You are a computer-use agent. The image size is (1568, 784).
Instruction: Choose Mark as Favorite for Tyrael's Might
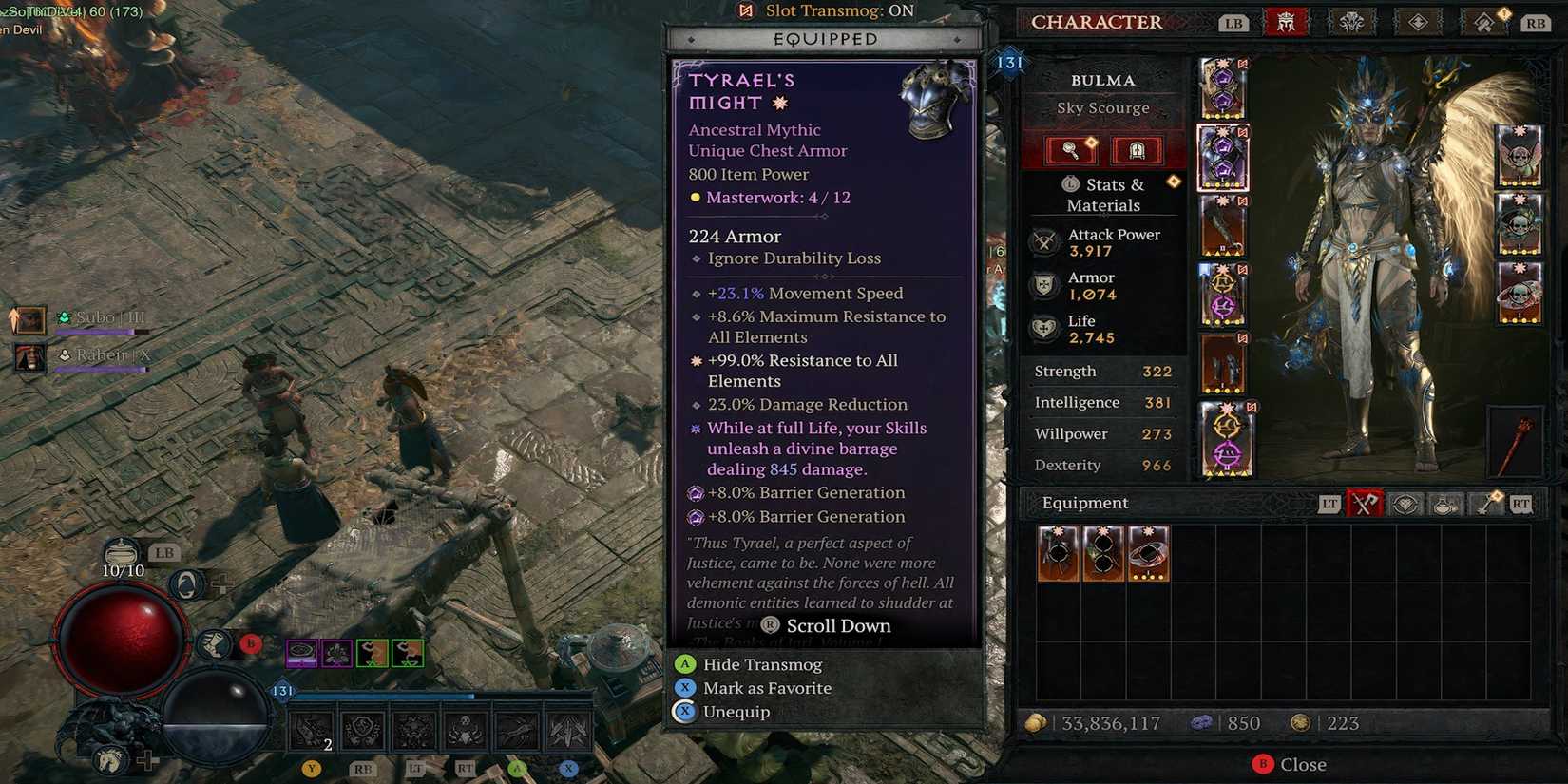pos(766,688)
